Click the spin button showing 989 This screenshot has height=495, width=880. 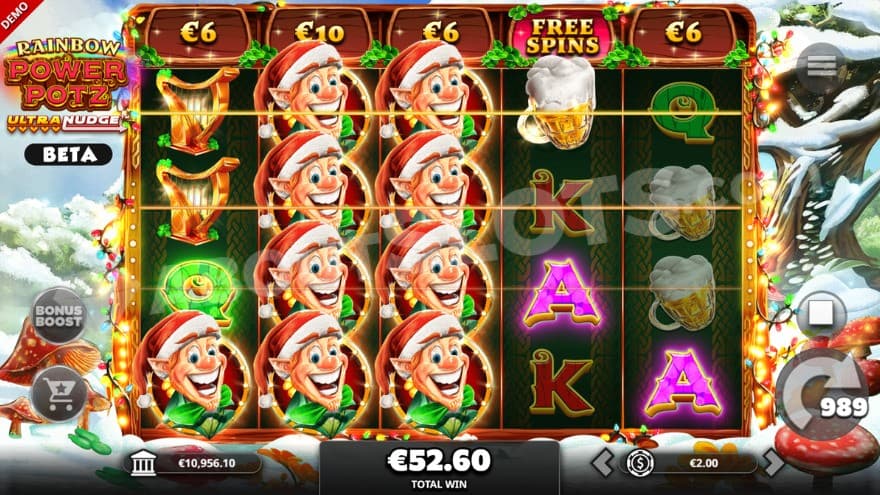point(821,393)
